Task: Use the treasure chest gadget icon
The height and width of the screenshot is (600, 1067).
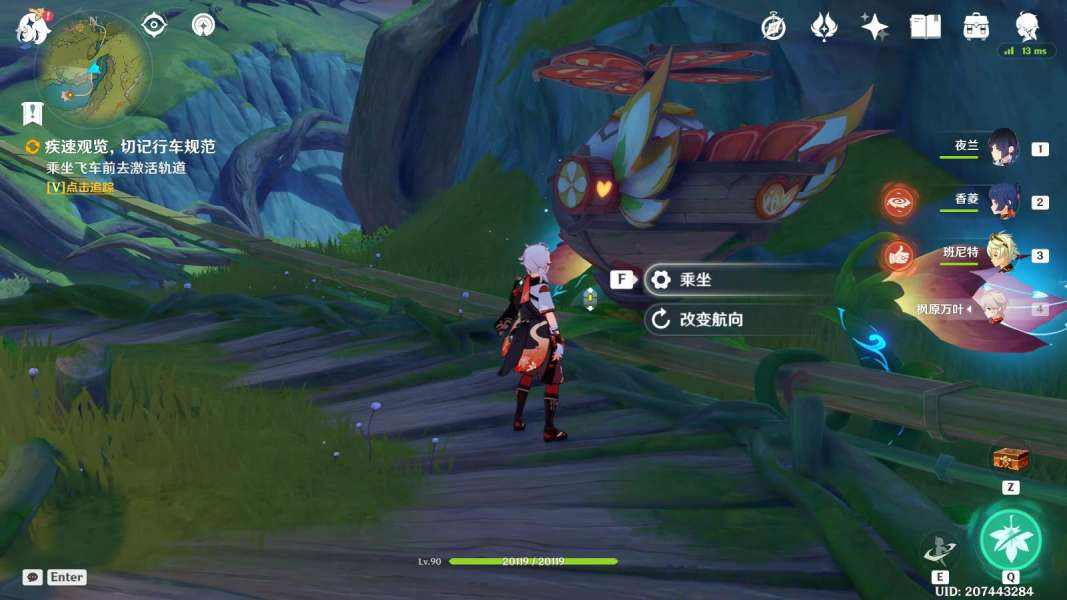Action: 1010,459
